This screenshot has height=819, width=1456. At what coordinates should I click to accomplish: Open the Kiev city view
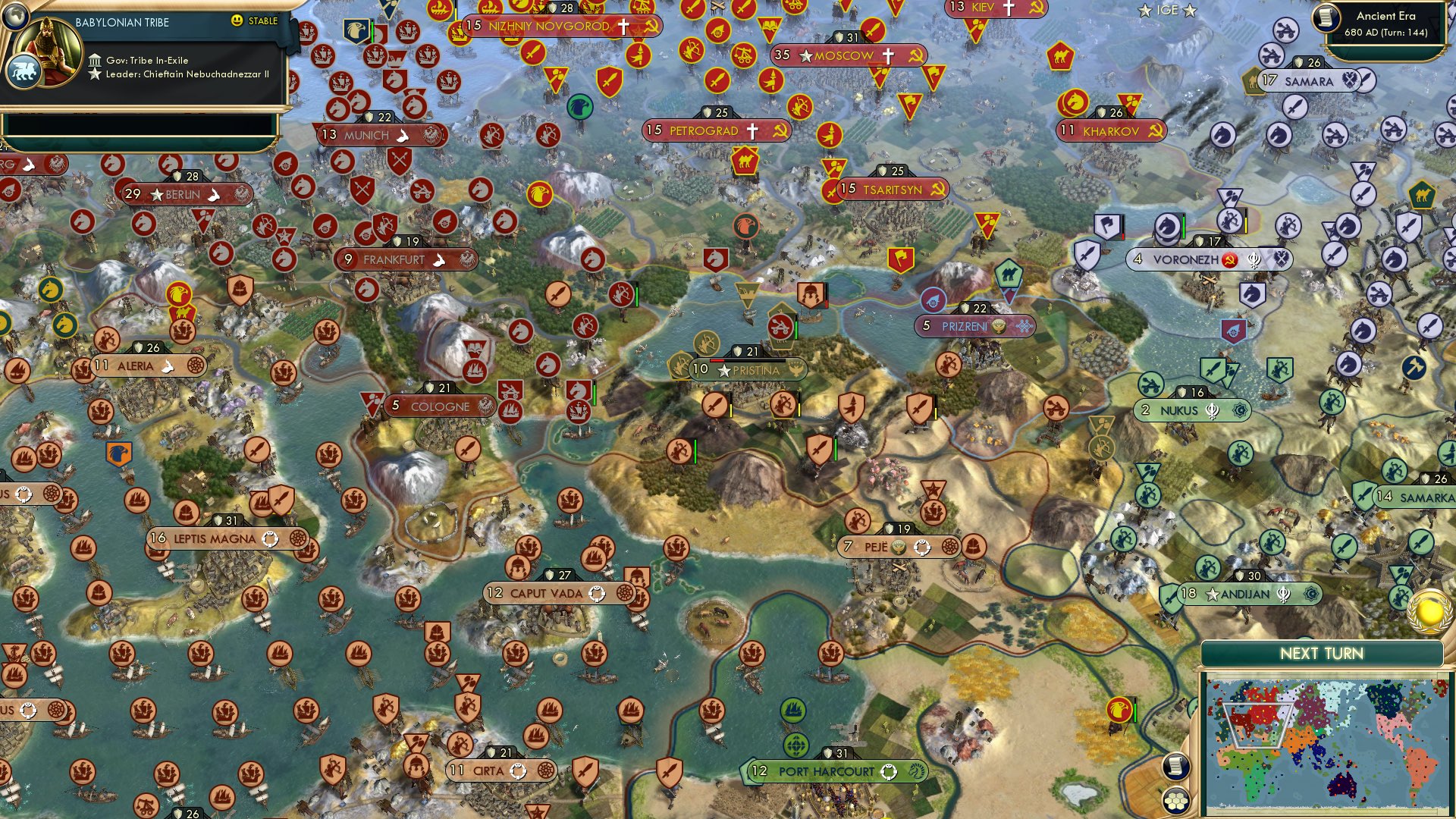[981, 9]
